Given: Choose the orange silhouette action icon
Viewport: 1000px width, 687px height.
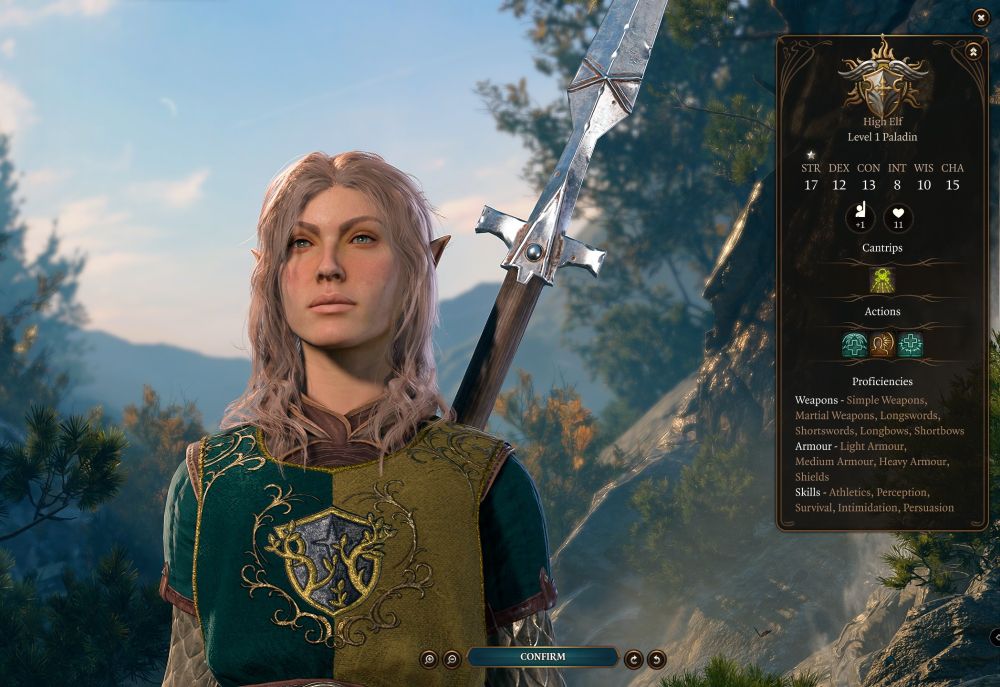Looking at the screenshot, I should (x=882, y=345).
